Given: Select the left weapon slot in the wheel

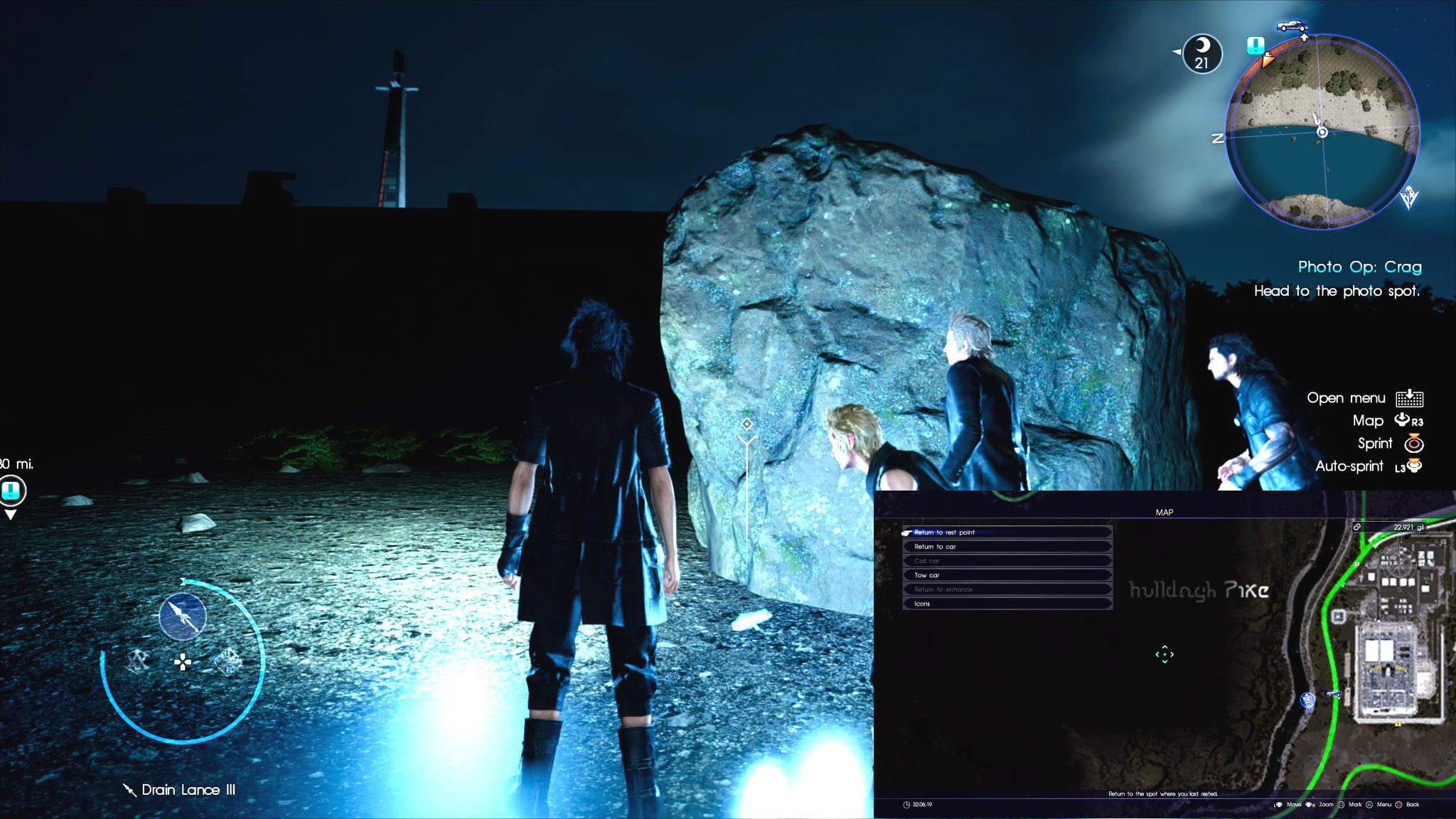Looking at the screenshot, I should [x=137, y=662].
